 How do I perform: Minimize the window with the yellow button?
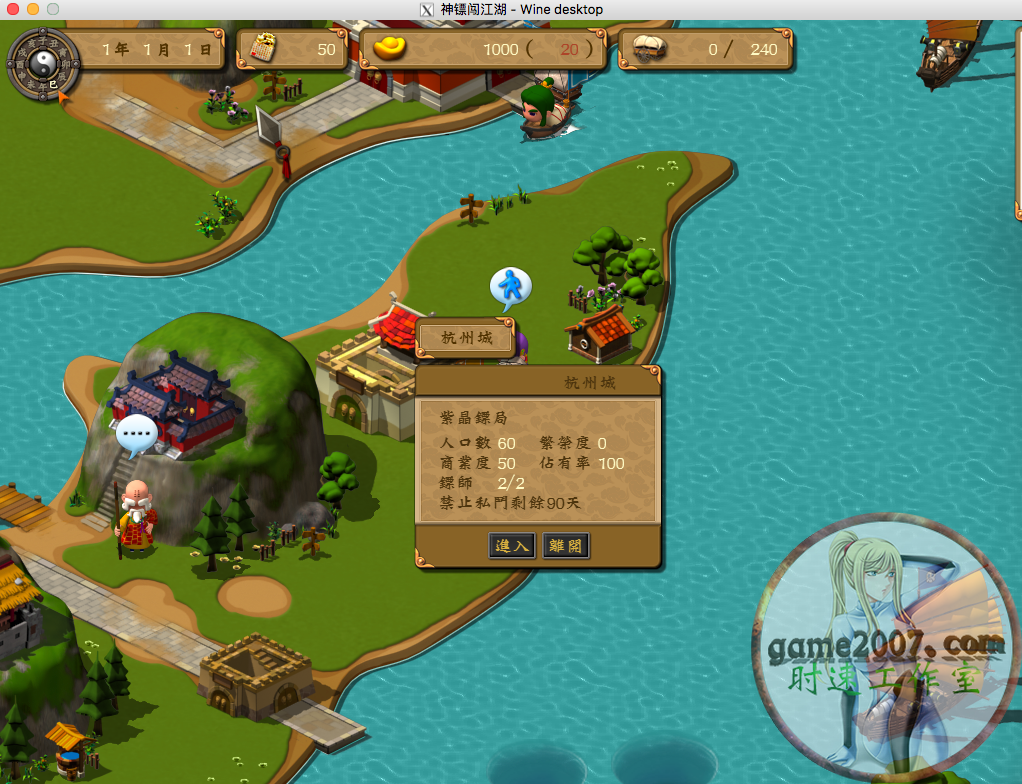coord(33,9)
